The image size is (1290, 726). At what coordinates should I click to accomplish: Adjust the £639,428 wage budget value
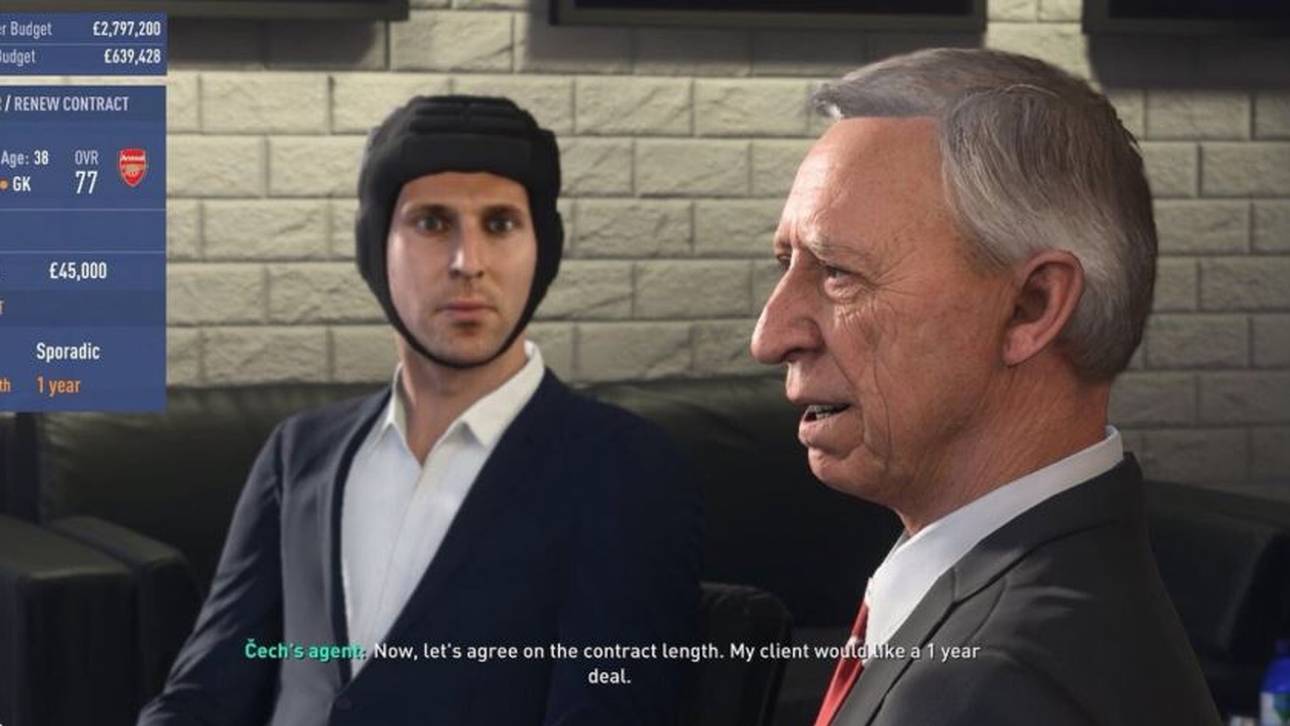click(132, 55)
